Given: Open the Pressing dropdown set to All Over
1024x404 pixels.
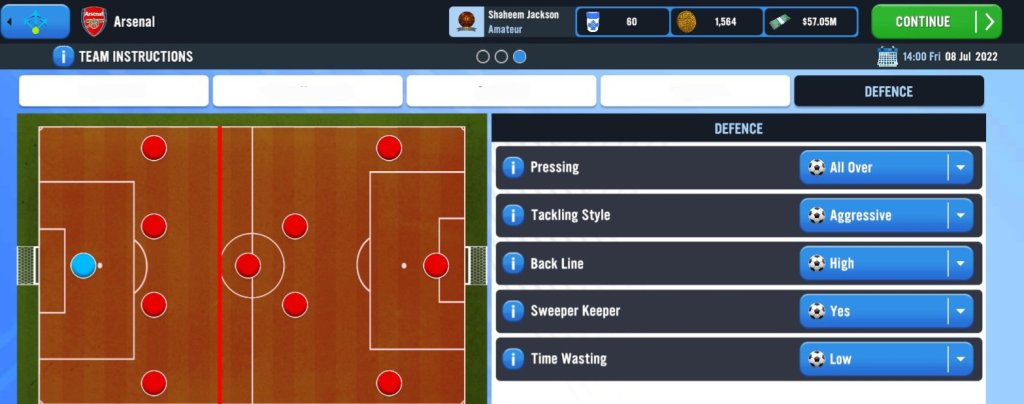Looking at the screenshot, I should tap(886, 167).
